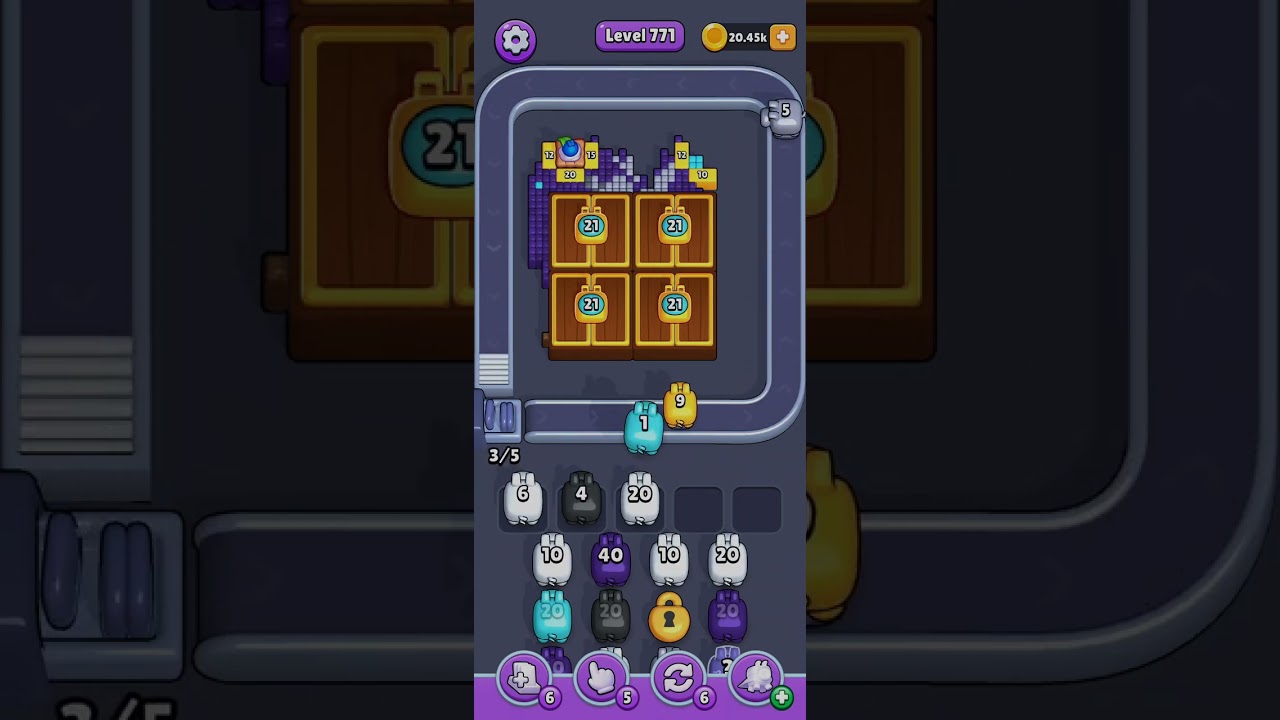Select the black 4 shooter in tray
1280x720 pixels.
tap(581, 500)
